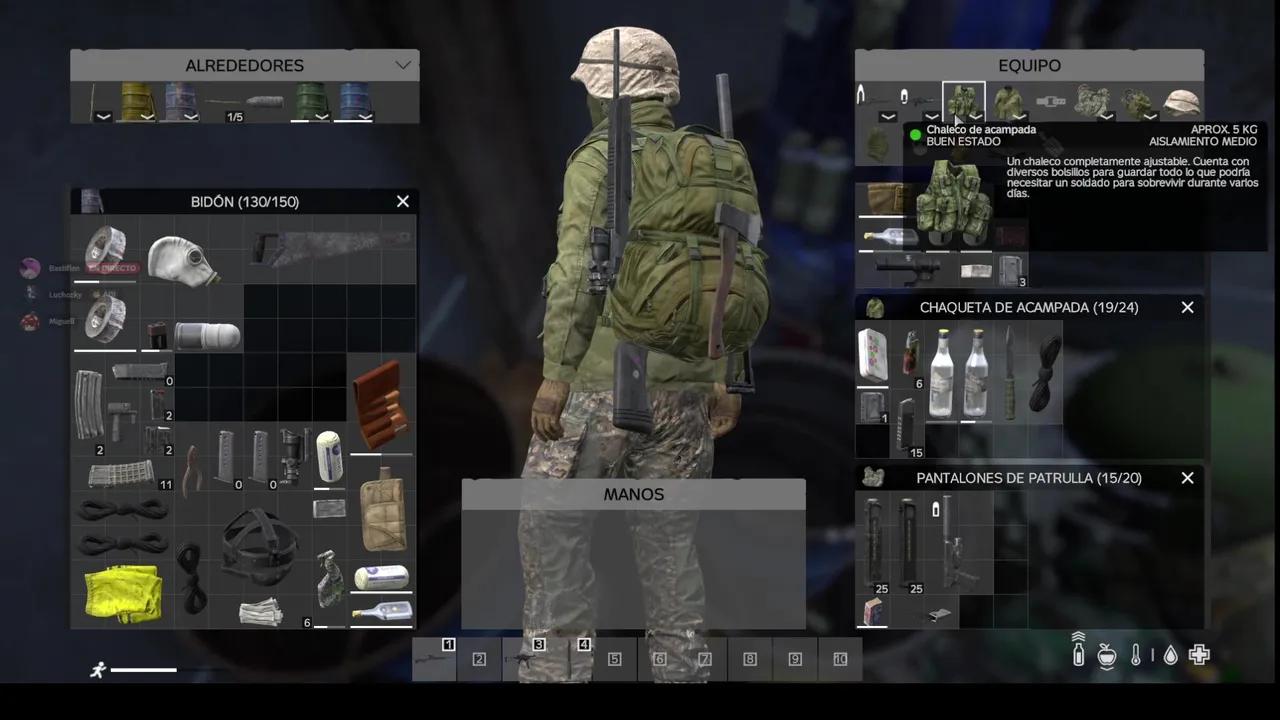The width and height of the screenshot is (1280, 720).
Task: Select the yellow raincoat item
Action: tap(122, 592)
